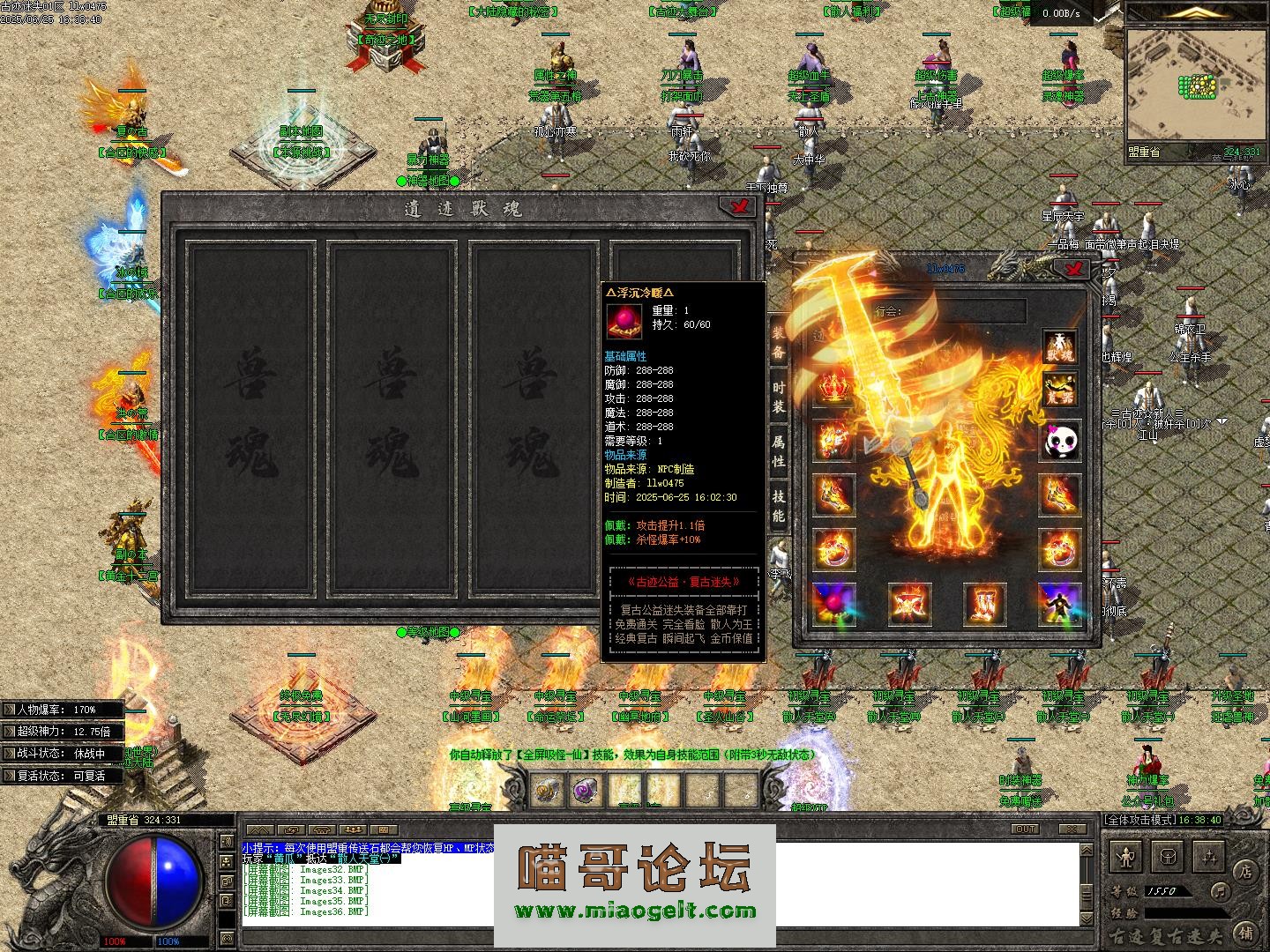1270x952 pixels.
Task: Open the character sheet warrior icon button
Action: coord(1126,855)
